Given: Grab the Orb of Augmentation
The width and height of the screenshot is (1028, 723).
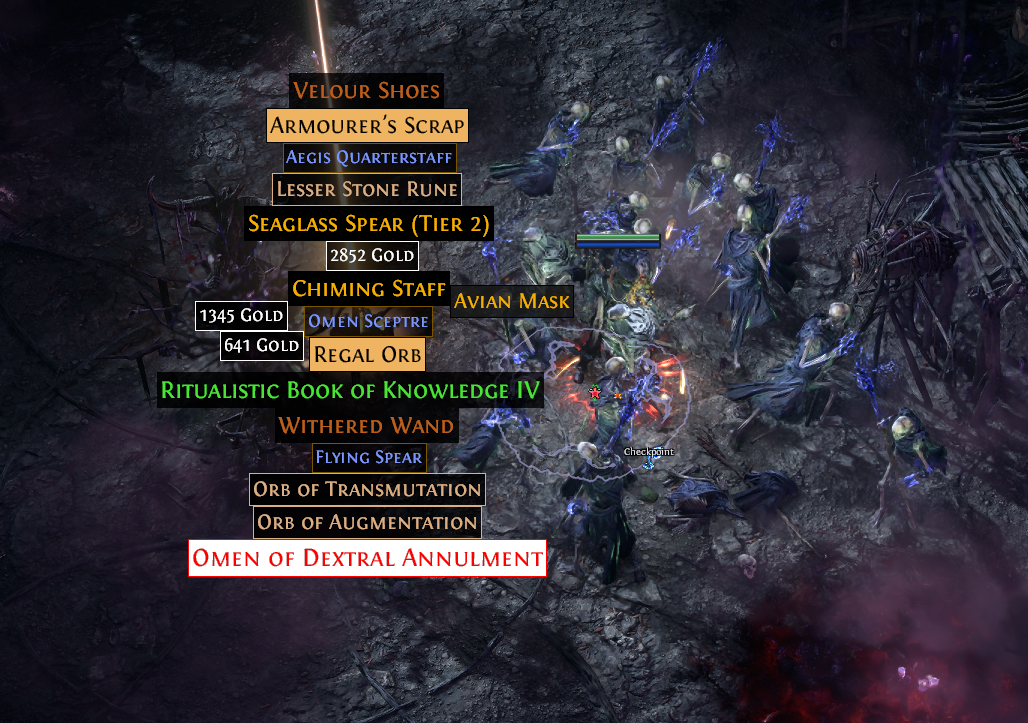Looking at the screenshot, I should point(367,522).
